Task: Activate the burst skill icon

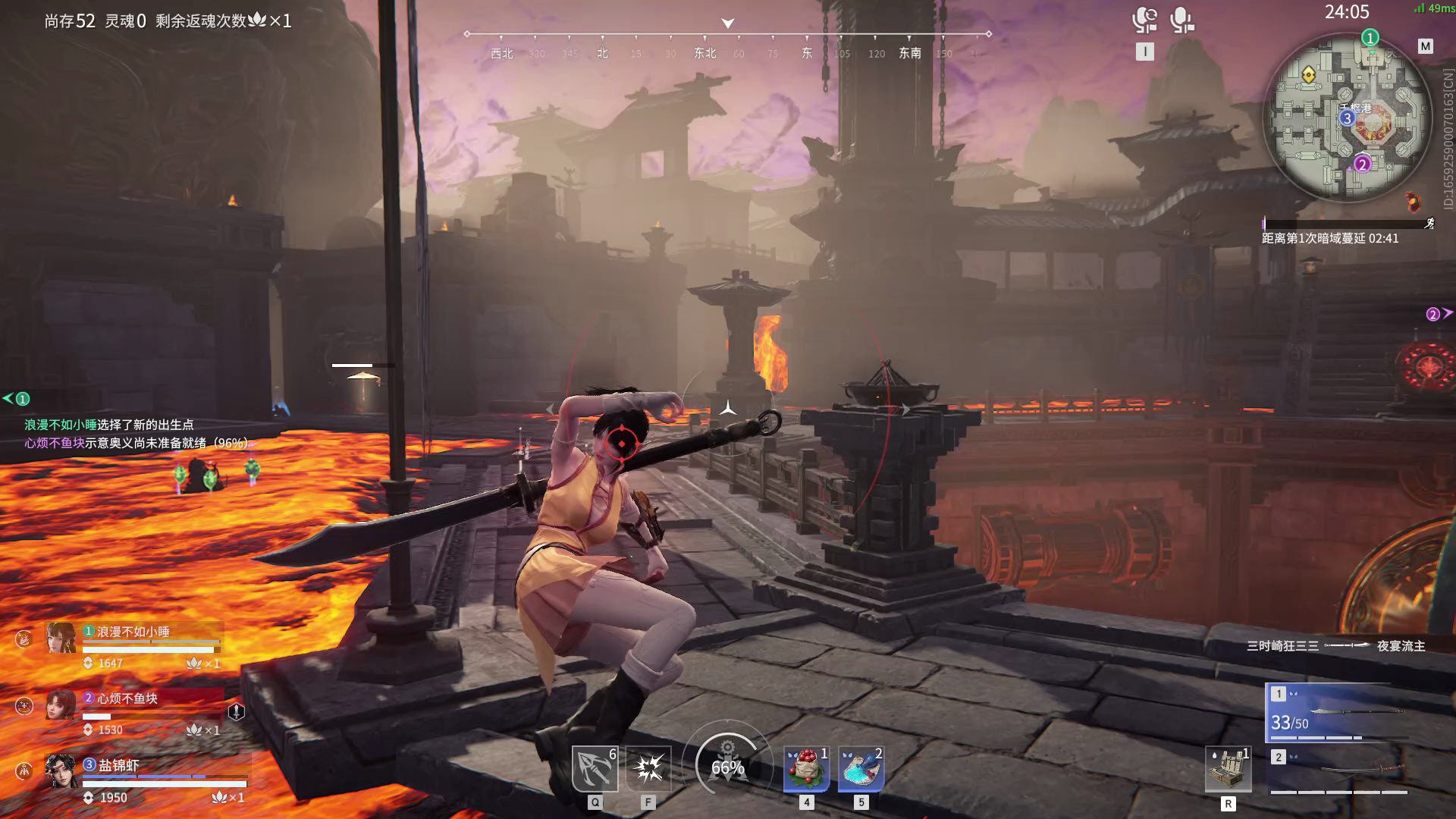Action: tap(648, 768)
